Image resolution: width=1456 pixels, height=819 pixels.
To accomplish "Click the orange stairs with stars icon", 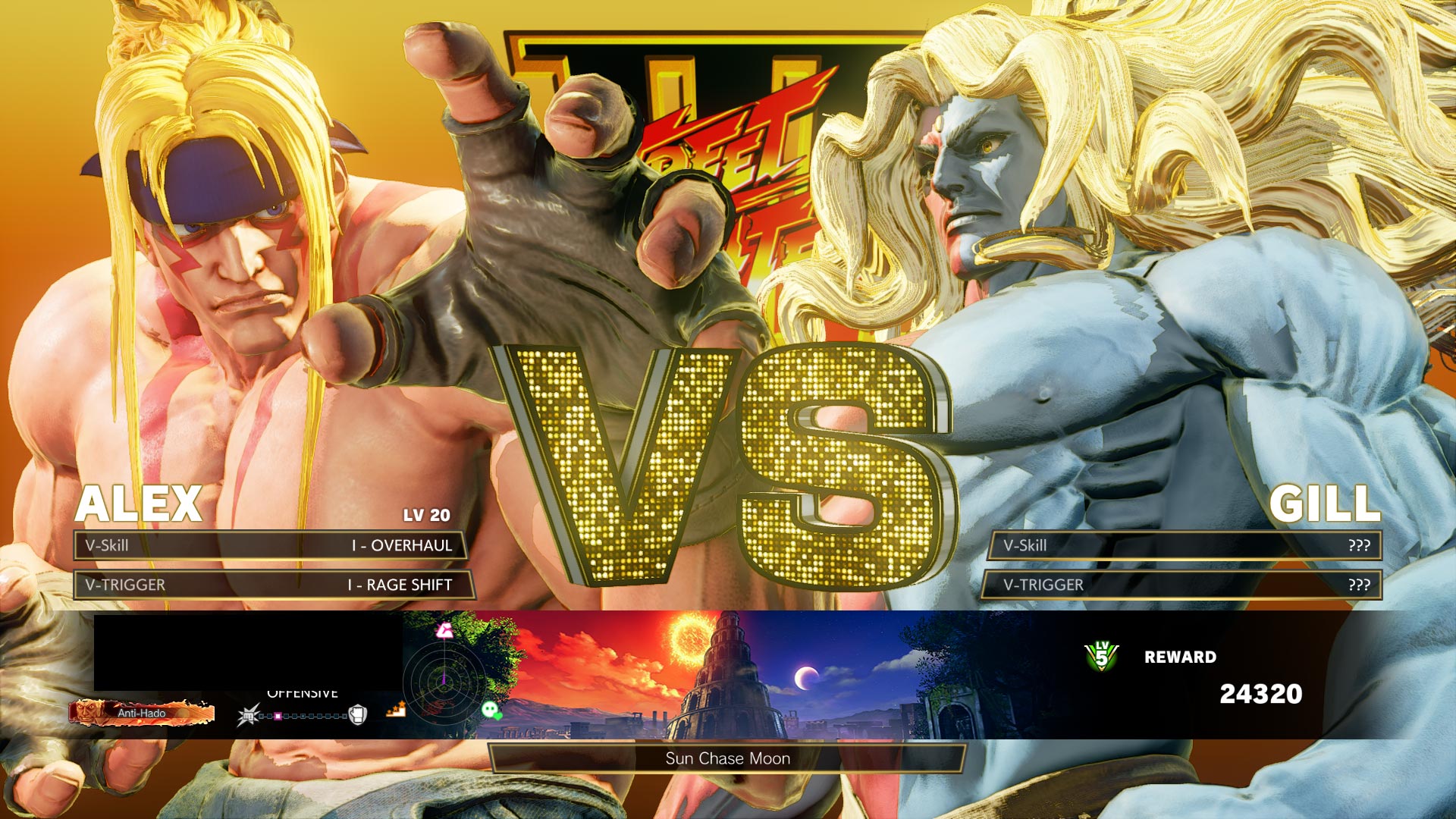I will (x=396, y=711).
